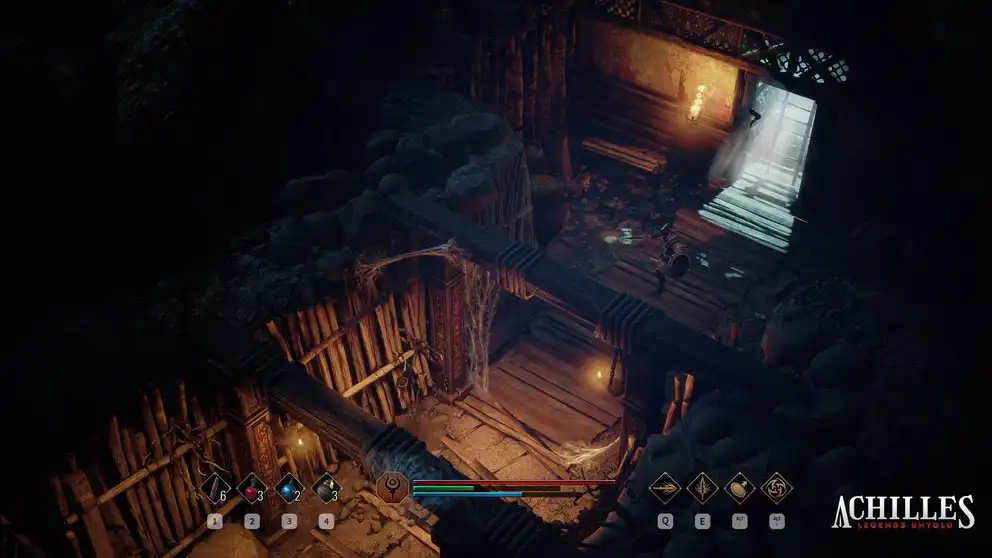Use the red health potion
Screen dimensions: 992x558
[x=251, y=488]
